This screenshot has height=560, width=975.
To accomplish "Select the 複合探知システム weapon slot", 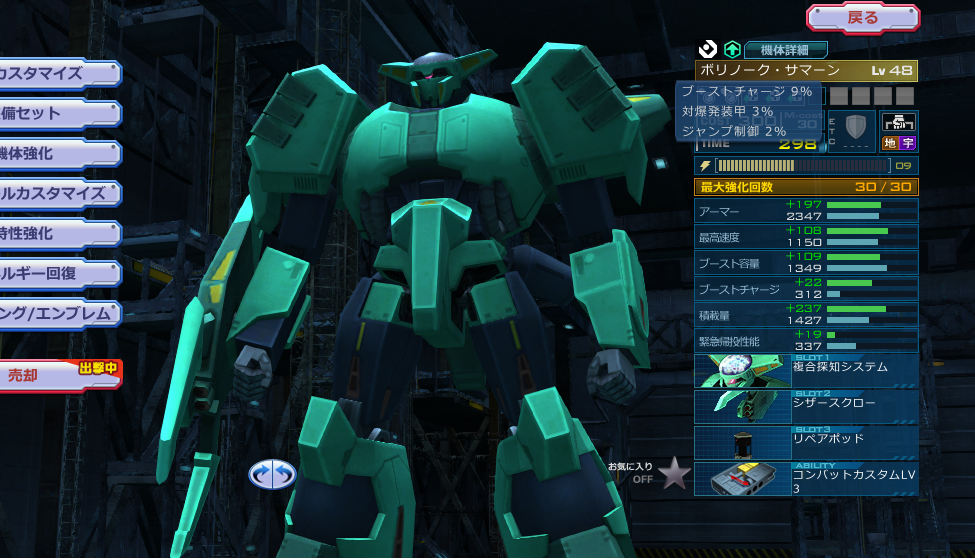I will [x=806, y=370].
